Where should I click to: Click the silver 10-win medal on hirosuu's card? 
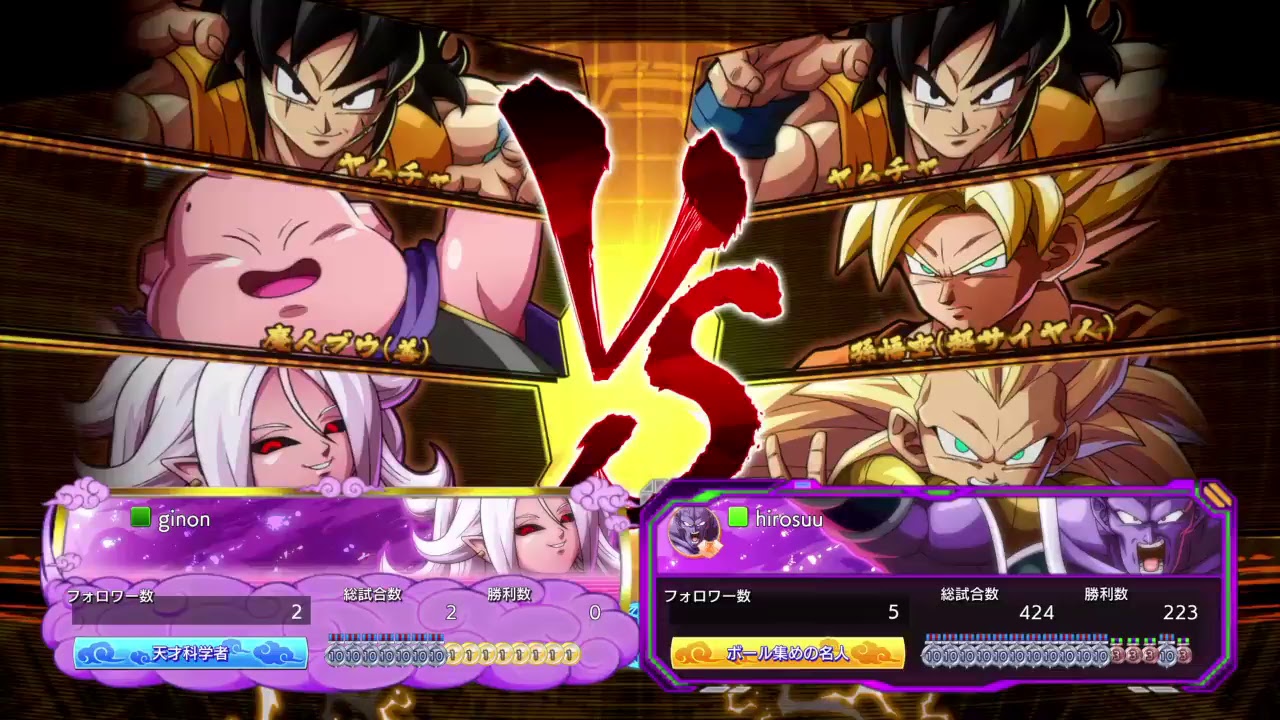pyautogui.click(x=932, y=654)
